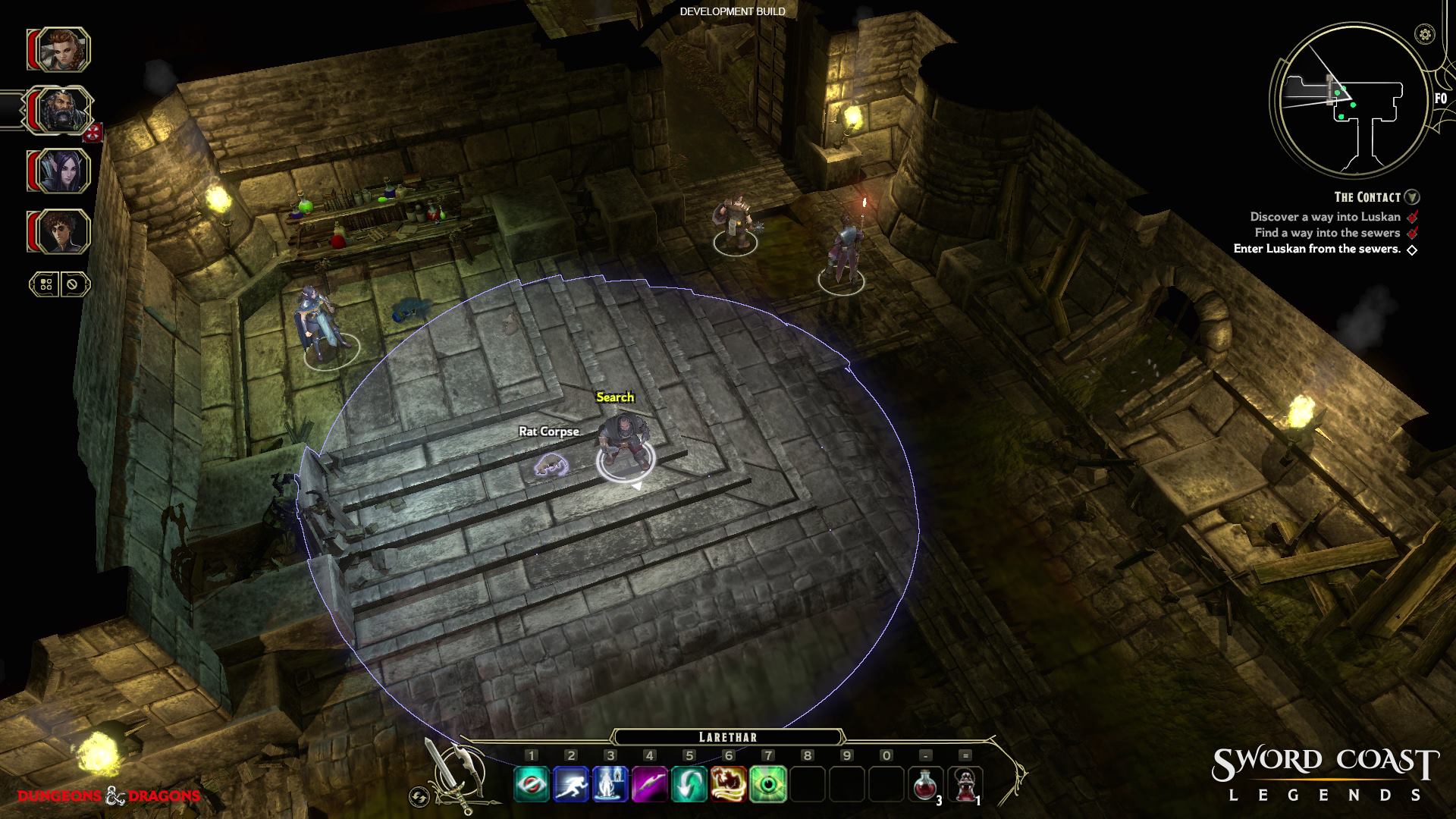Select the red-haired woman party portrait

tap(59, 50)
